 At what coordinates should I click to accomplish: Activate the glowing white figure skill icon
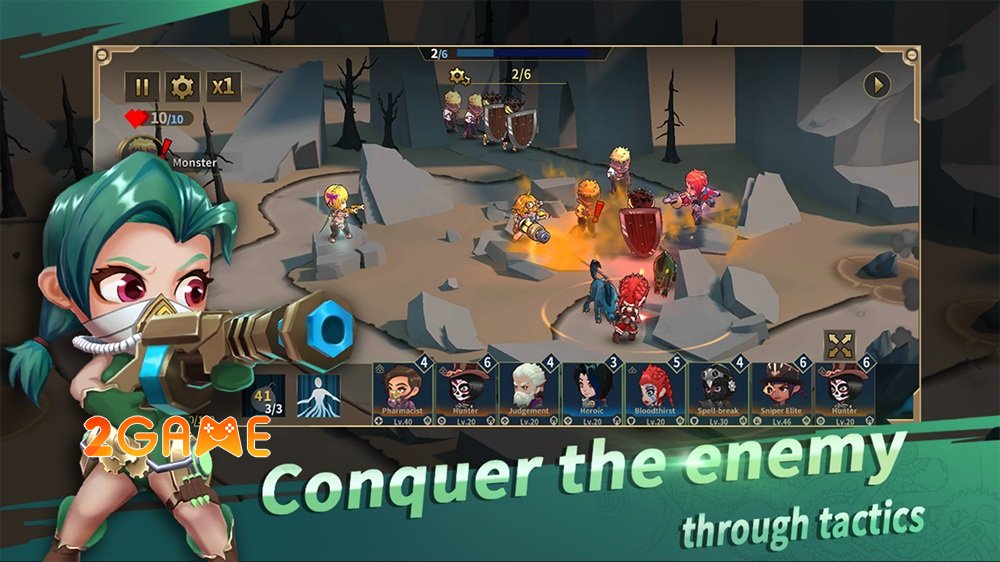coord(319,393)
